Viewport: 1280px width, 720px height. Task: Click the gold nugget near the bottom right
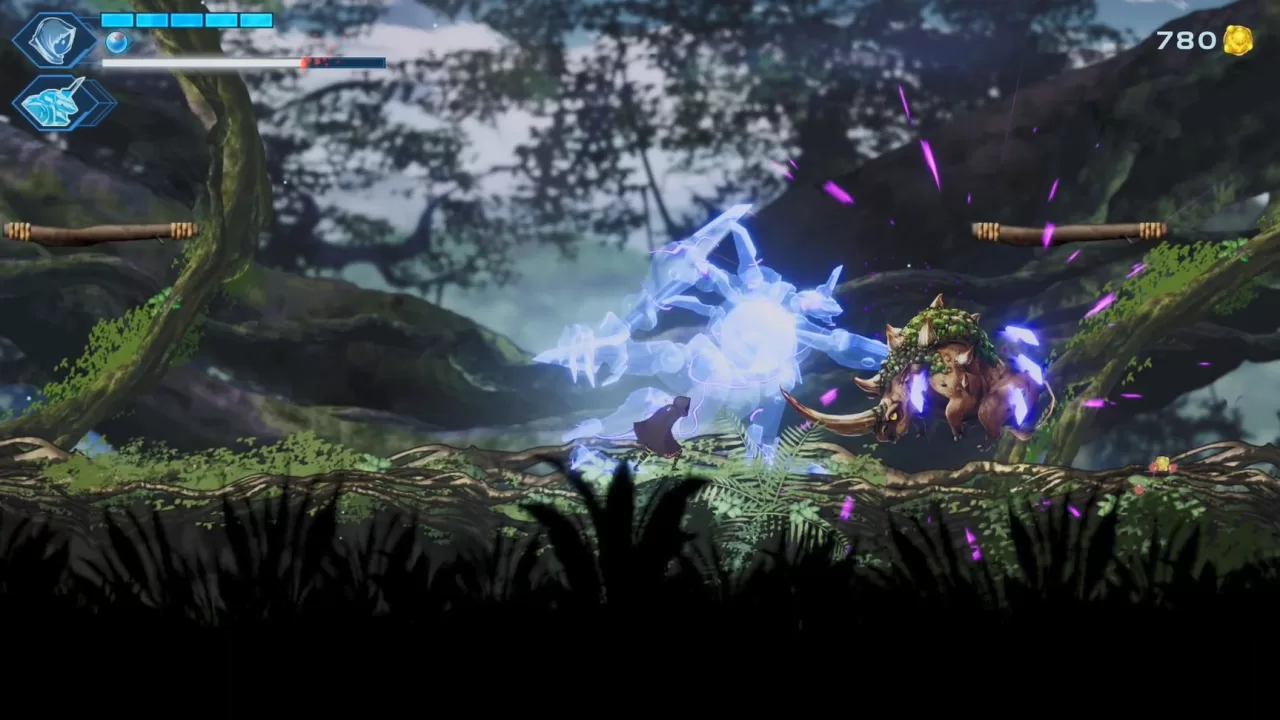coord(1160,462)
